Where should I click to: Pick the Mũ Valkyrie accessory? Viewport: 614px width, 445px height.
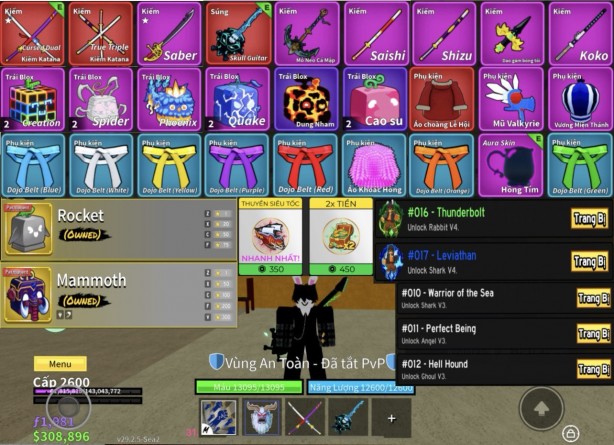[x=512, y=99]
